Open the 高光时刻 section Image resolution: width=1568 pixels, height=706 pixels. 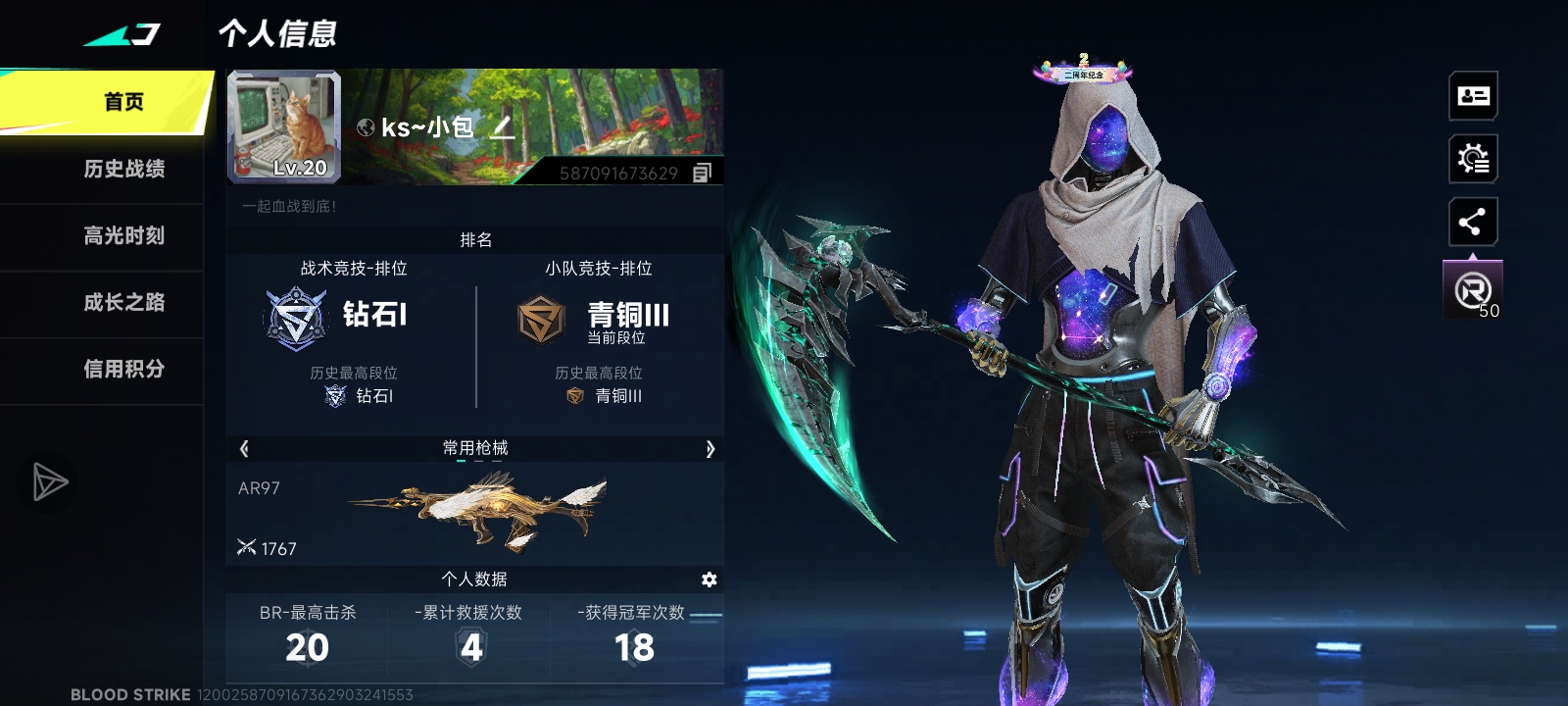(125, 236)
